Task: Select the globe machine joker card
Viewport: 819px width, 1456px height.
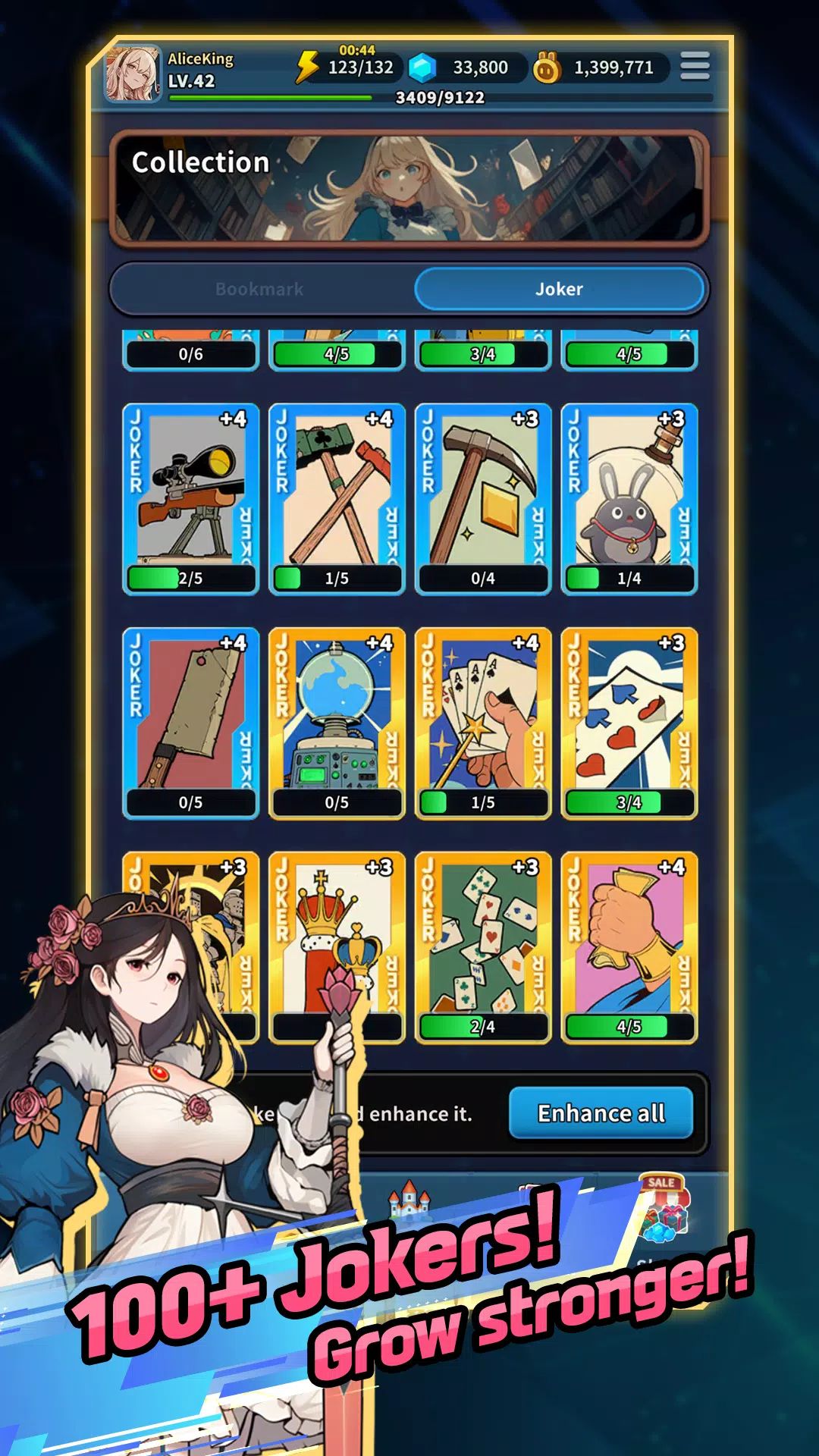Action: coord(337,722)
